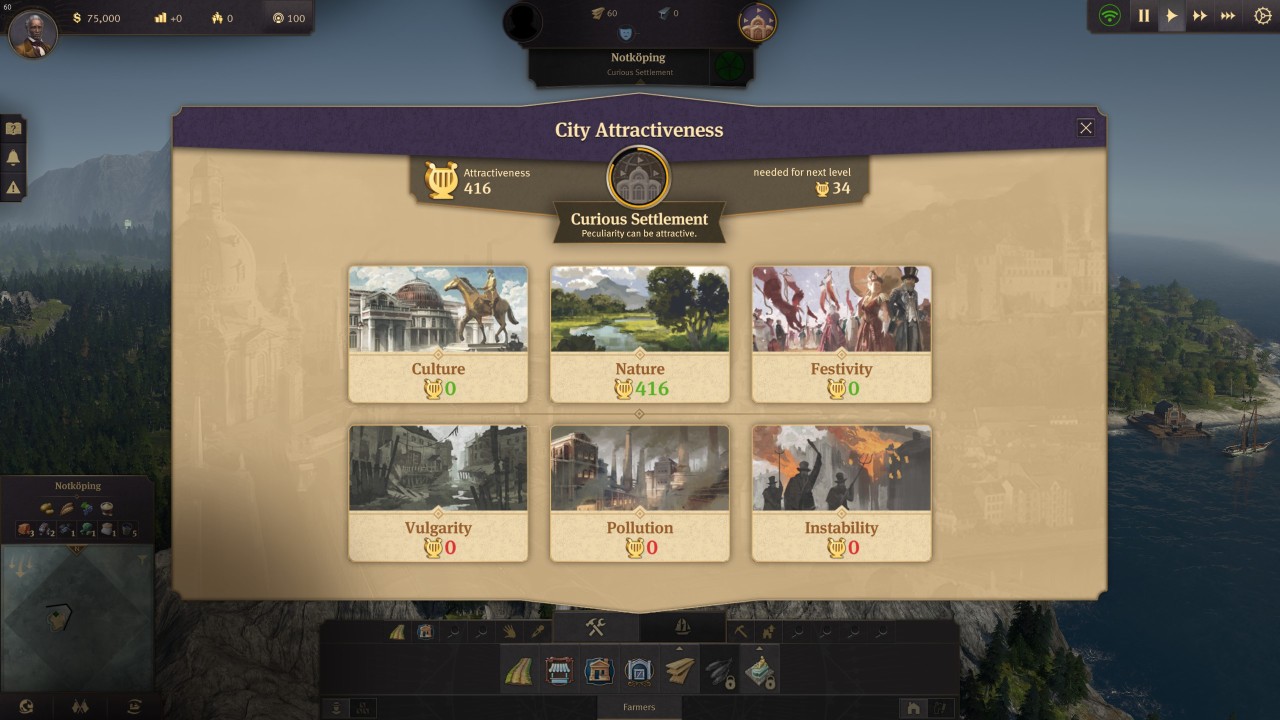Select the move objects hand tool
Viewport: 1280px width, 720px height.
click(509, 630)
